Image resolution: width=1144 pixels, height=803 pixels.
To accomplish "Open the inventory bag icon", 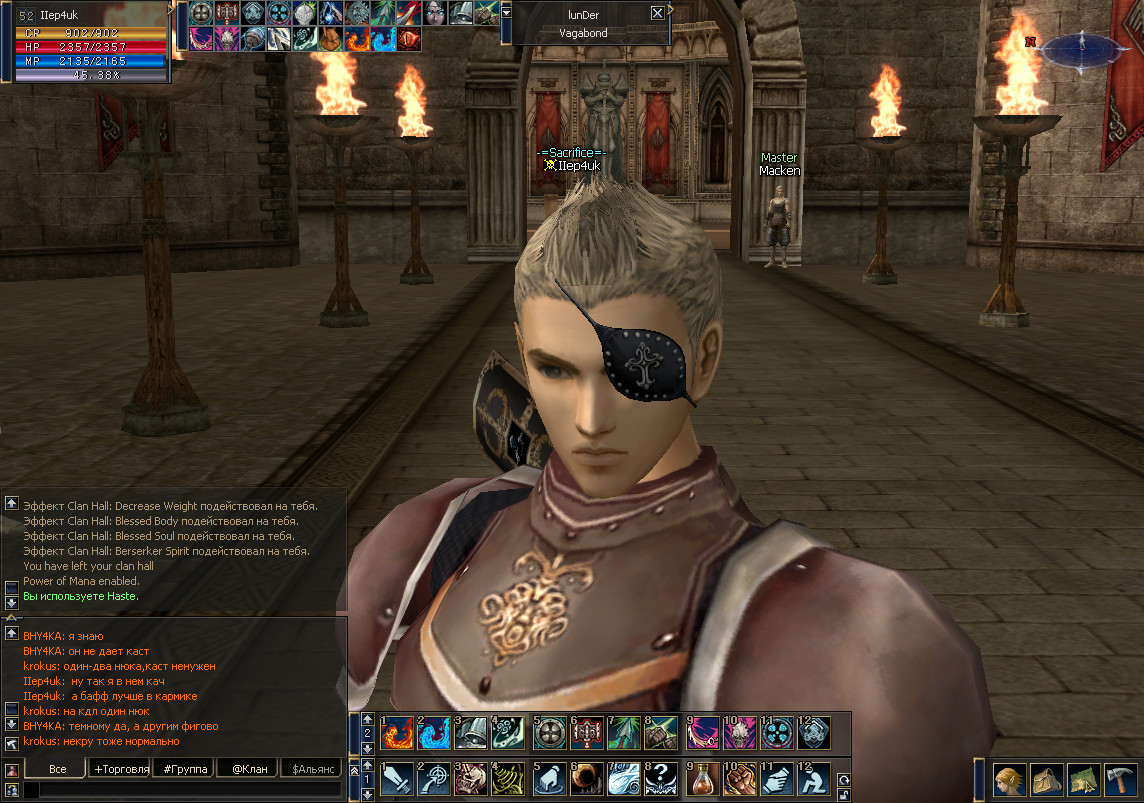I will (1045, 779).
